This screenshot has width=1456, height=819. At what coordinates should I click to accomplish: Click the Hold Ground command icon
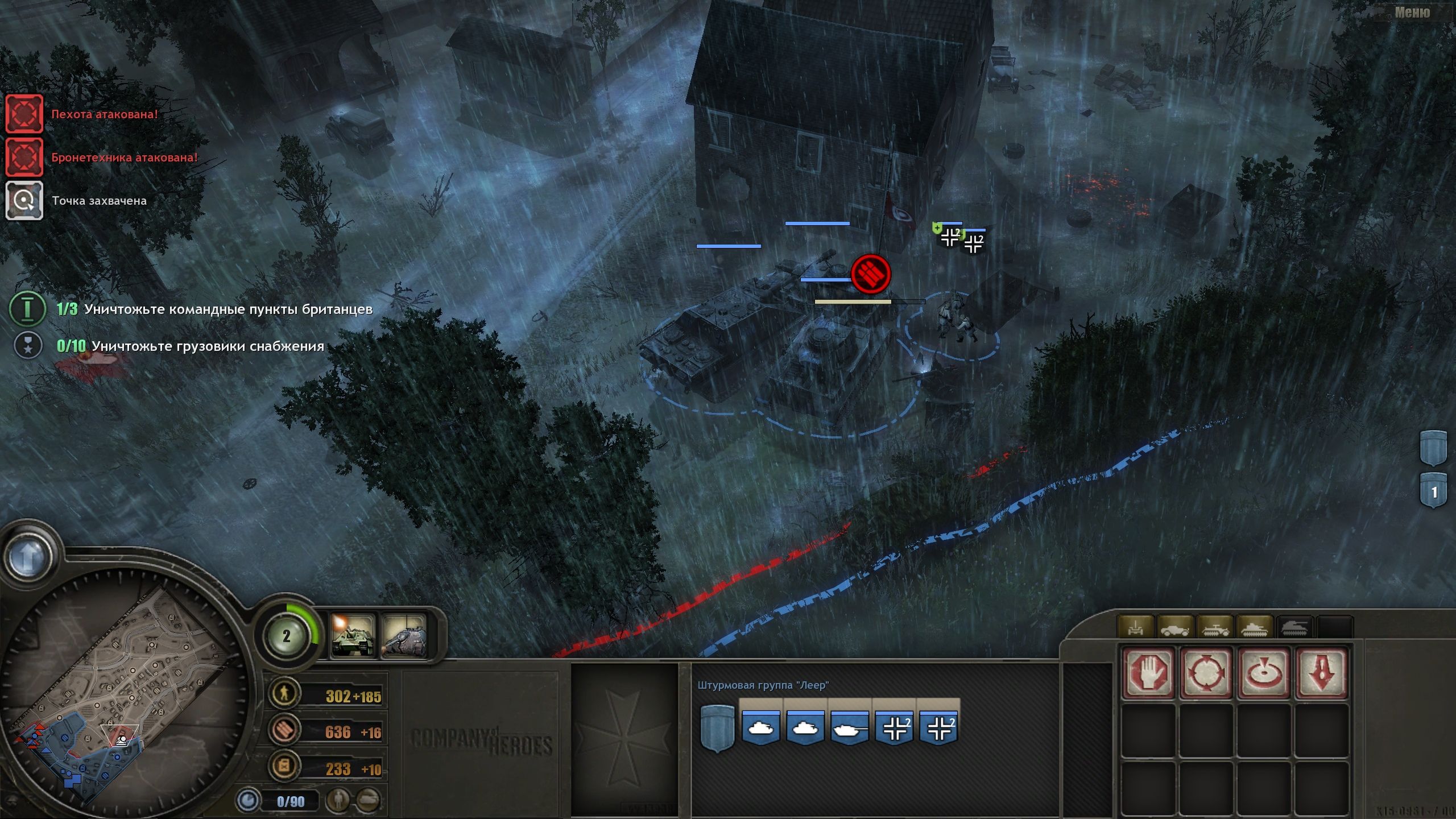[1206, 673]
